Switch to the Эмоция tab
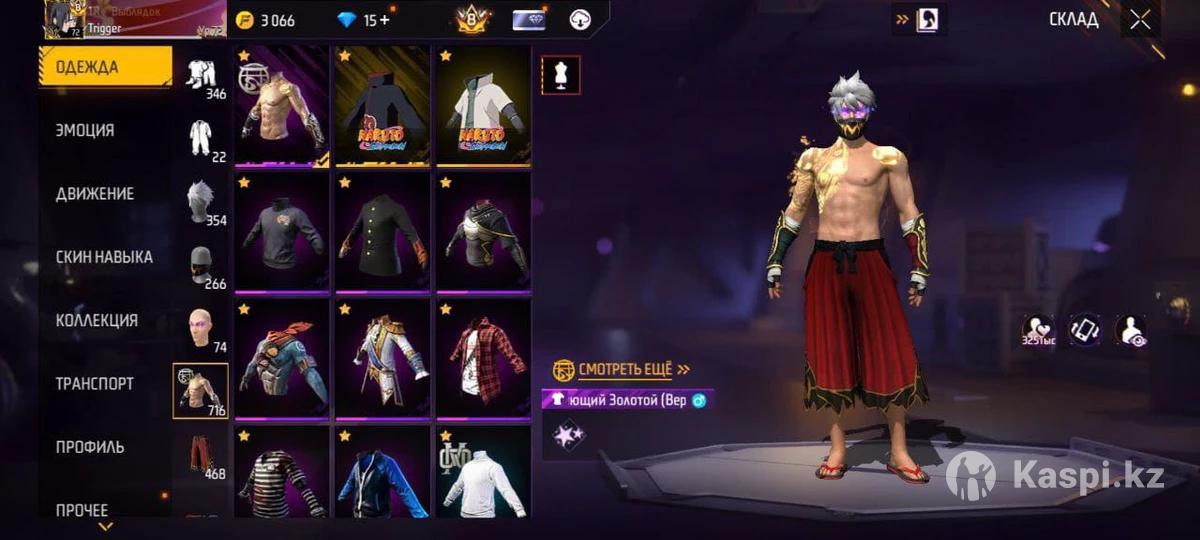The image size is (1200, 540). [x=85, y=130]
